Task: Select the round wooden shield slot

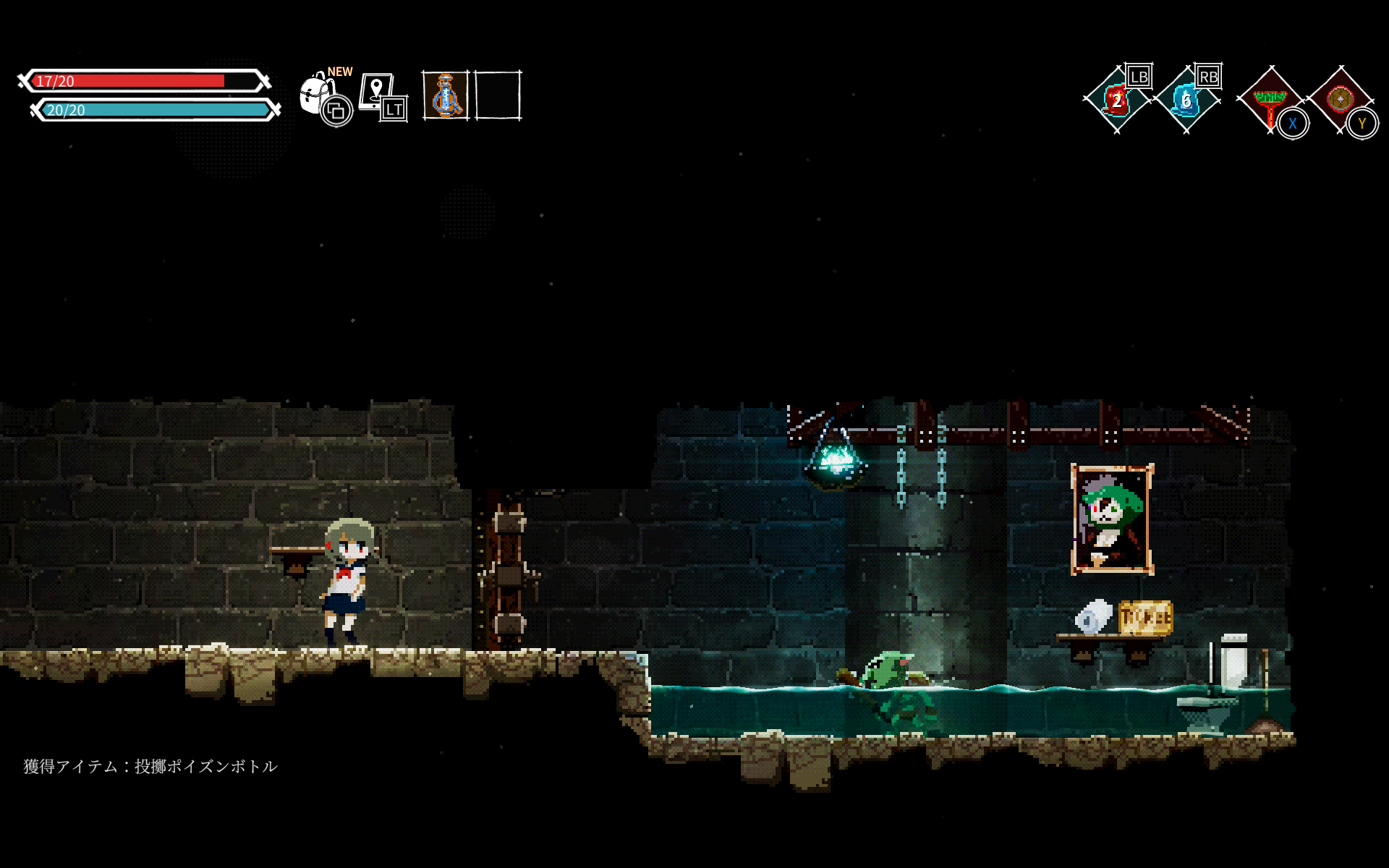Action: point(1341,99)
